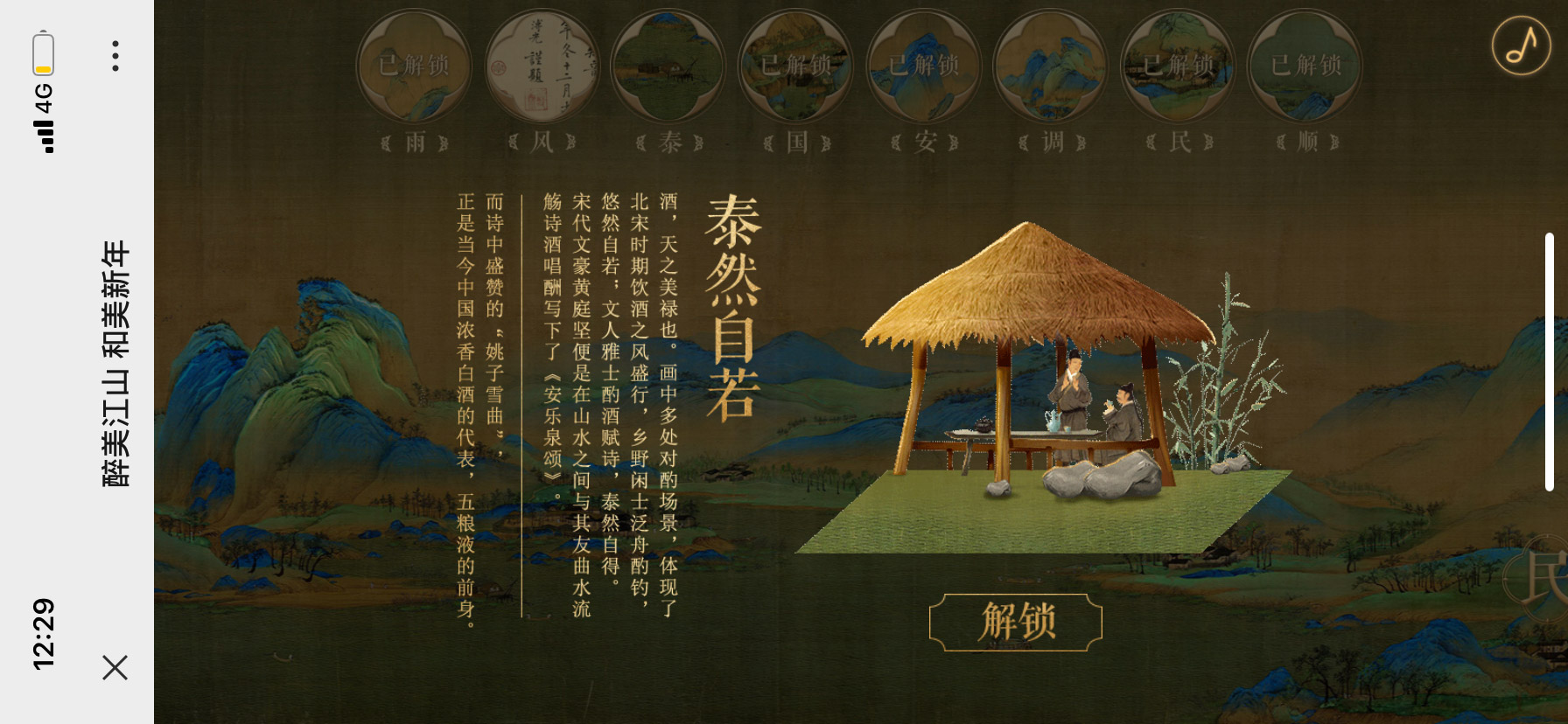
Task: Close the page with the X button
Action: point(115,667)
